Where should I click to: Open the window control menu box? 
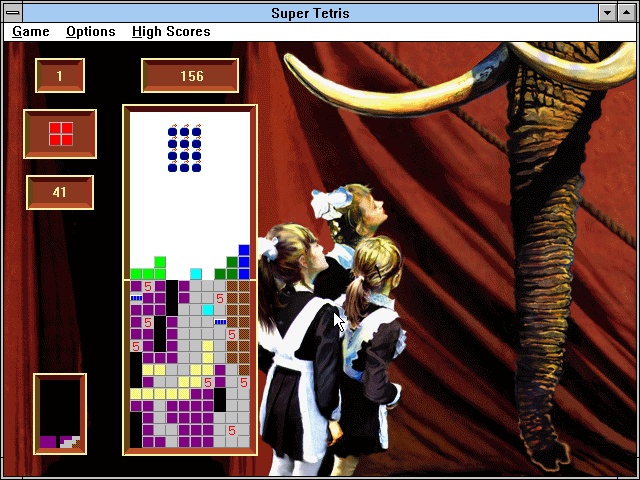[x=12, y=13]
